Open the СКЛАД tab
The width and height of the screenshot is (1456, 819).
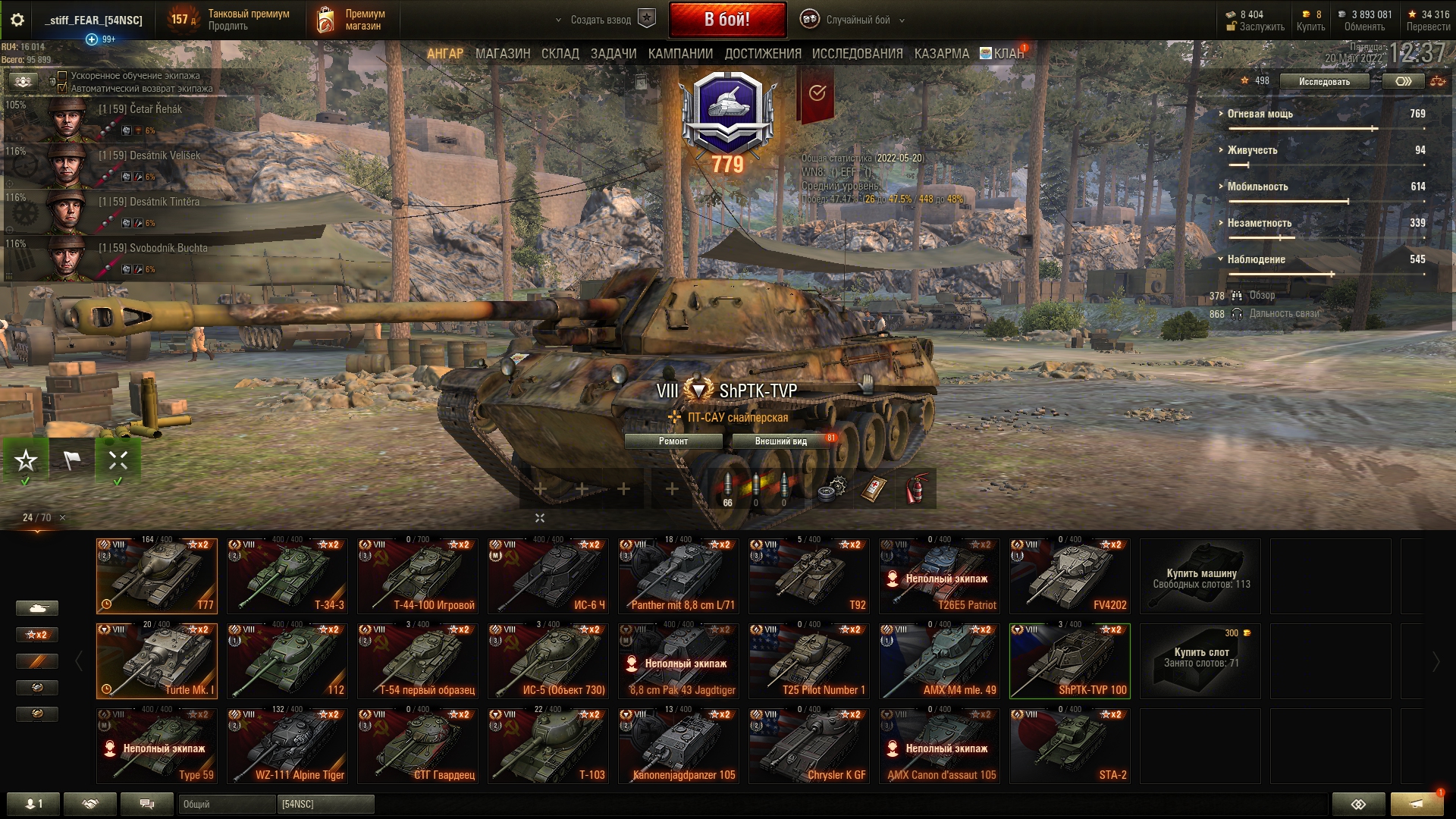click(x=560, y=54)
